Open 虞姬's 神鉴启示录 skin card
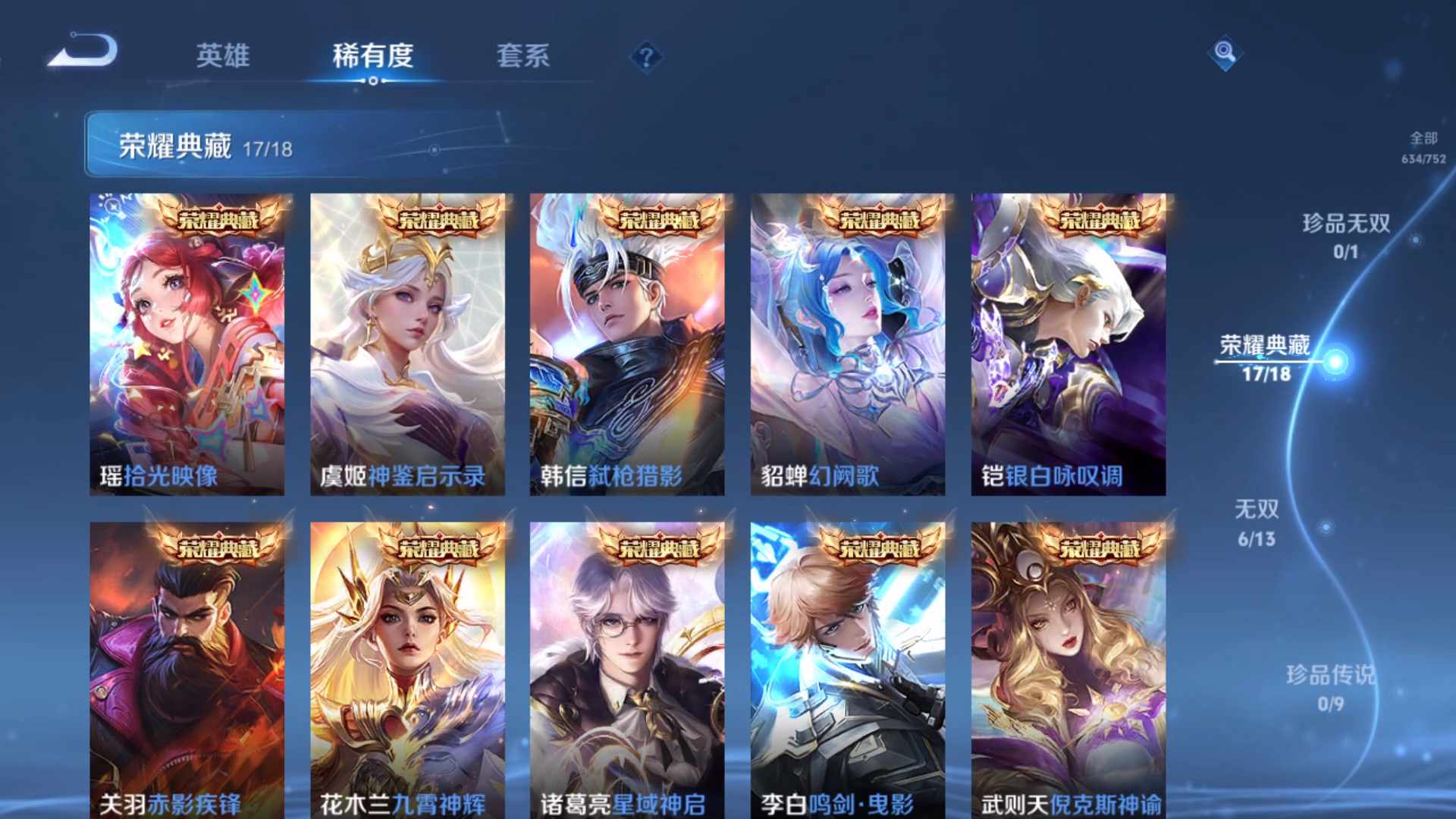1456x819 pixels. [407, 345]
